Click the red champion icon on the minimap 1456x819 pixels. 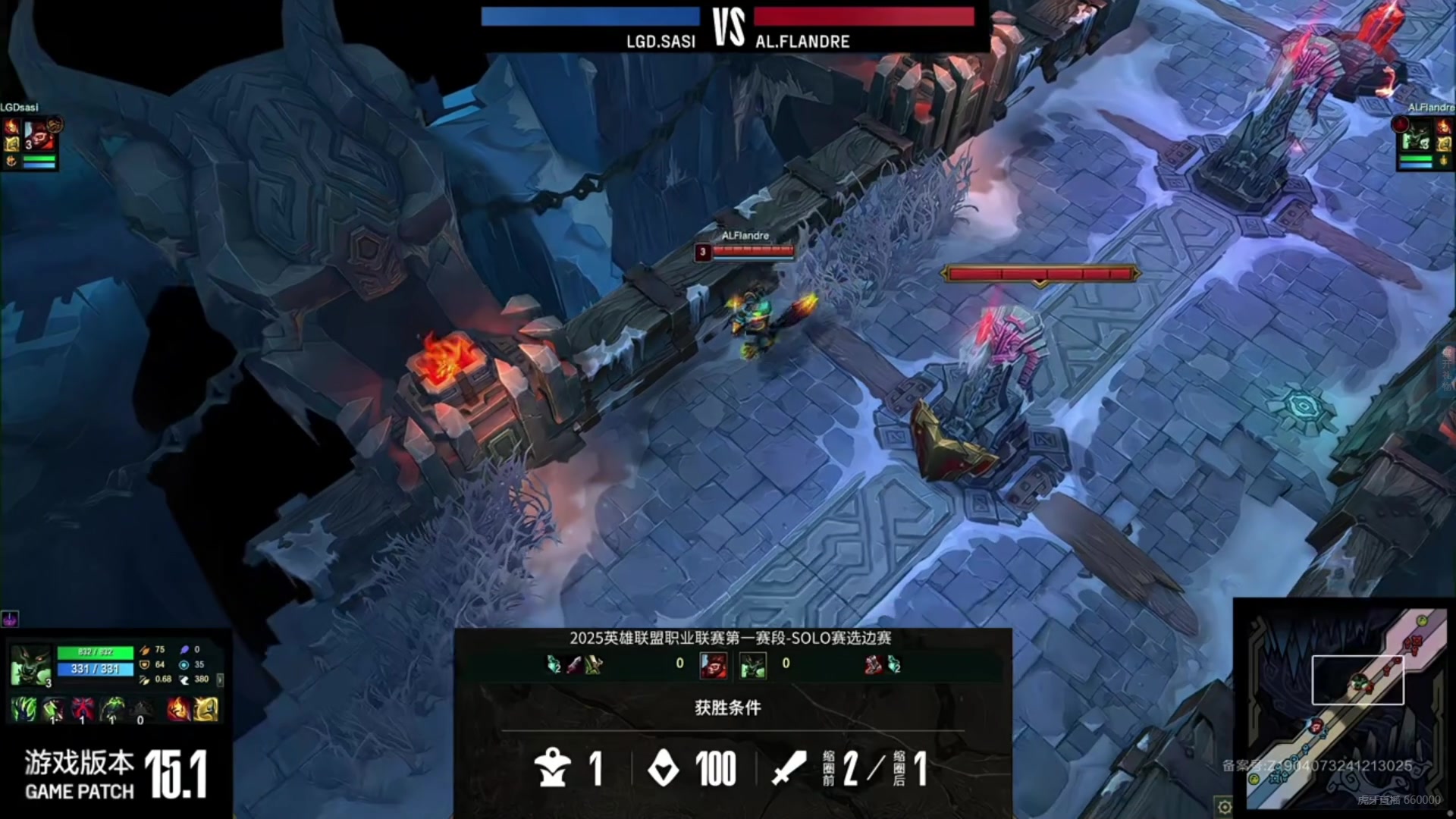(x=1316, y=726)
